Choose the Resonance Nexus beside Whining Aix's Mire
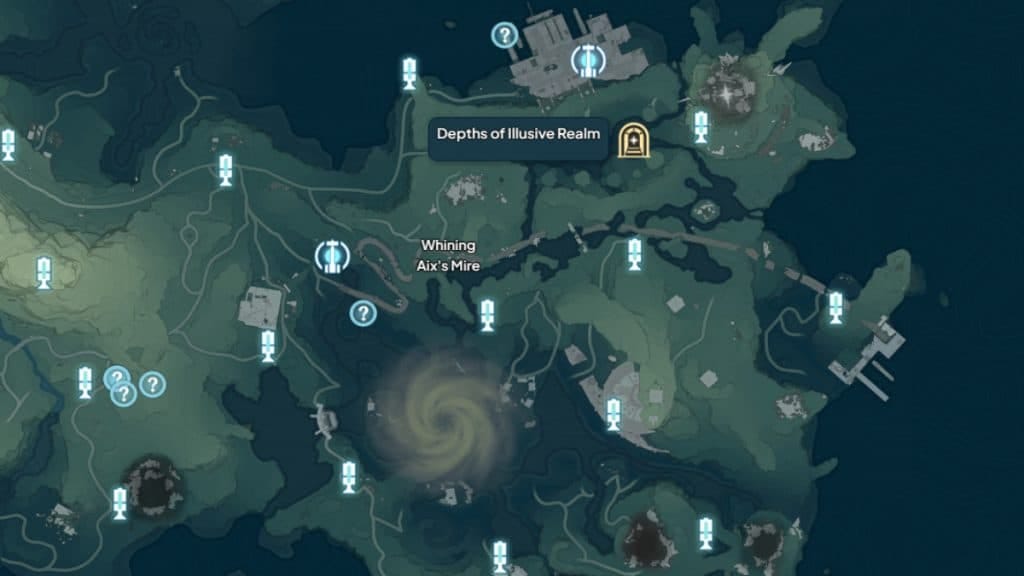The width and height of the screenshot is (1024, 576). click(x=329, y=257)
